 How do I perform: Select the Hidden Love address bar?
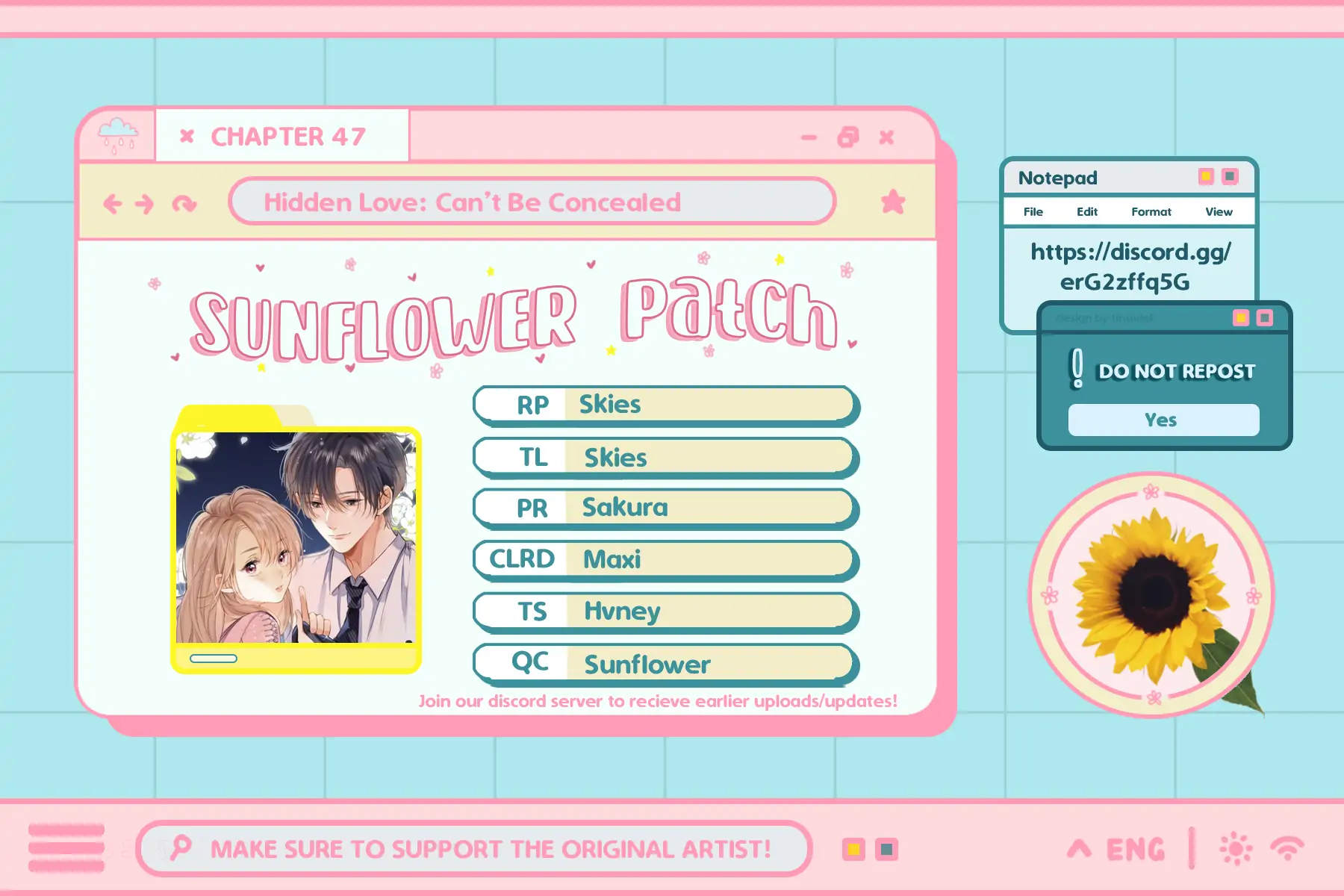click(x=532, y=202)
